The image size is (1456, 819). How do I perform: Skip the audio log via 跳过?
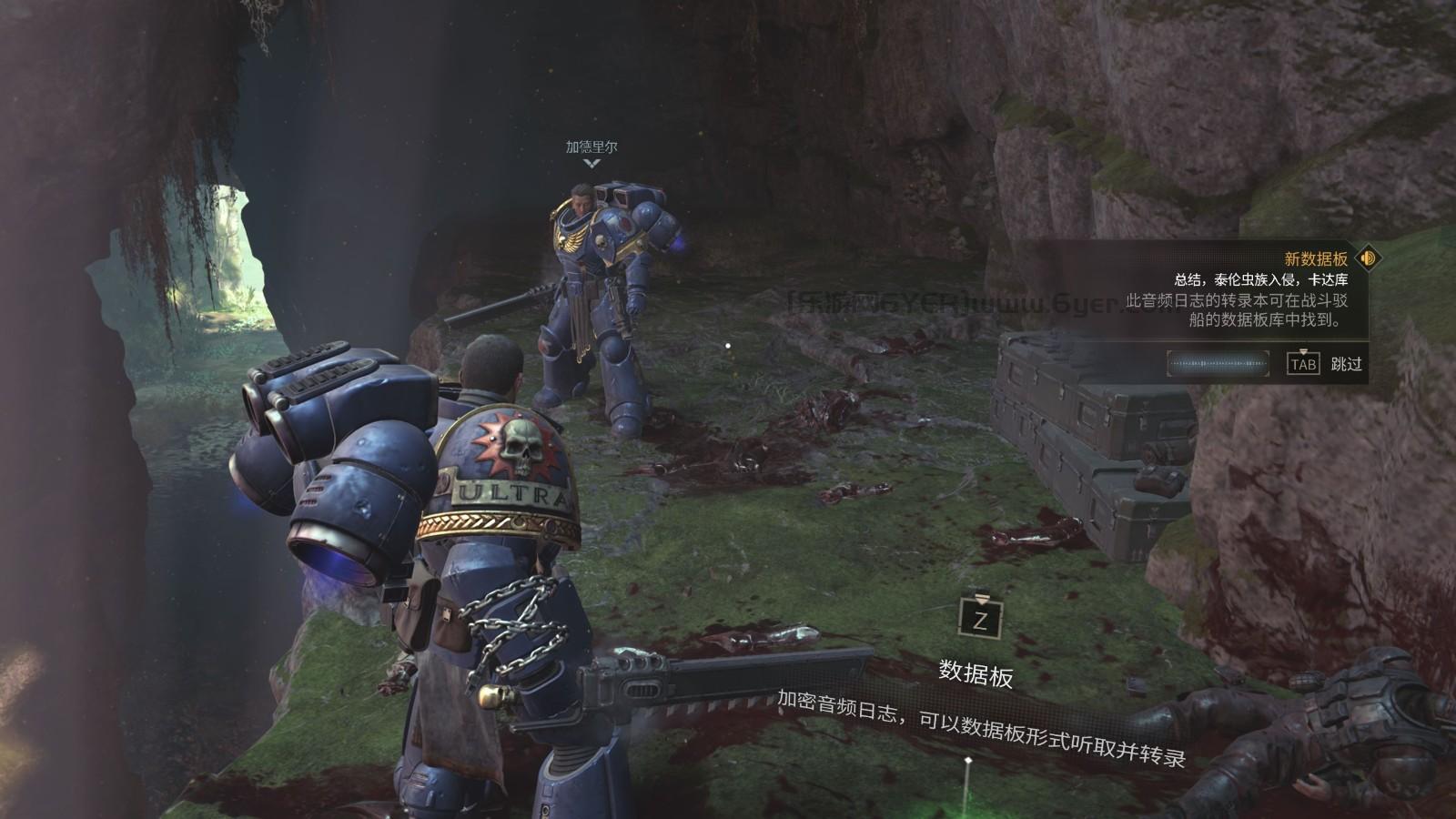click(1346, 364)
